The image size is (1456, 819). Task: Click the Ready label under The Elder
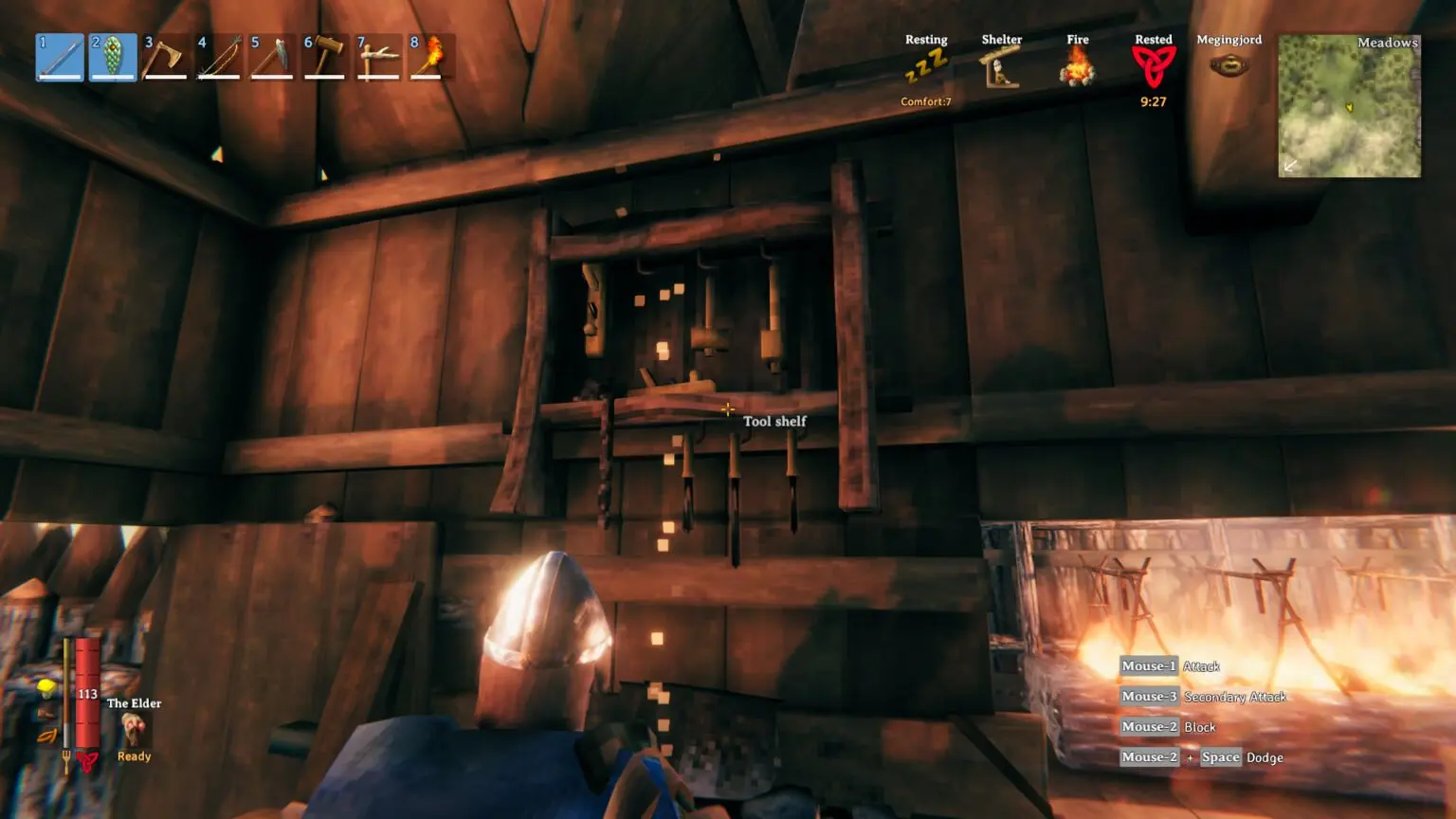[x=133, y=756]
